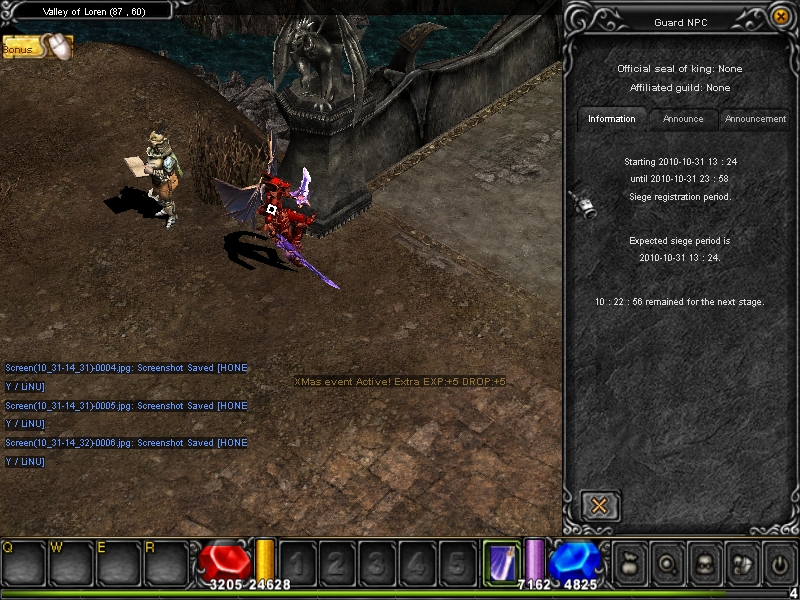Select skill slot number 5
Viewport: 800px width, 600px height.
(456, 563)
